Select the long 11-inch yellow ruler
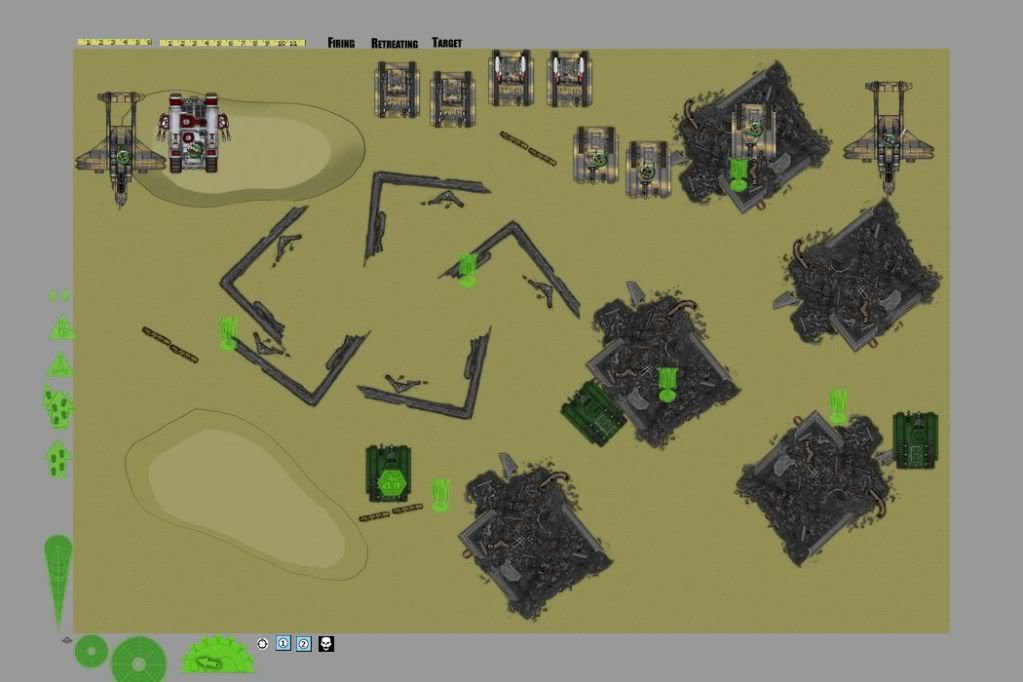 pyautogui.click(x=232, y=43)
